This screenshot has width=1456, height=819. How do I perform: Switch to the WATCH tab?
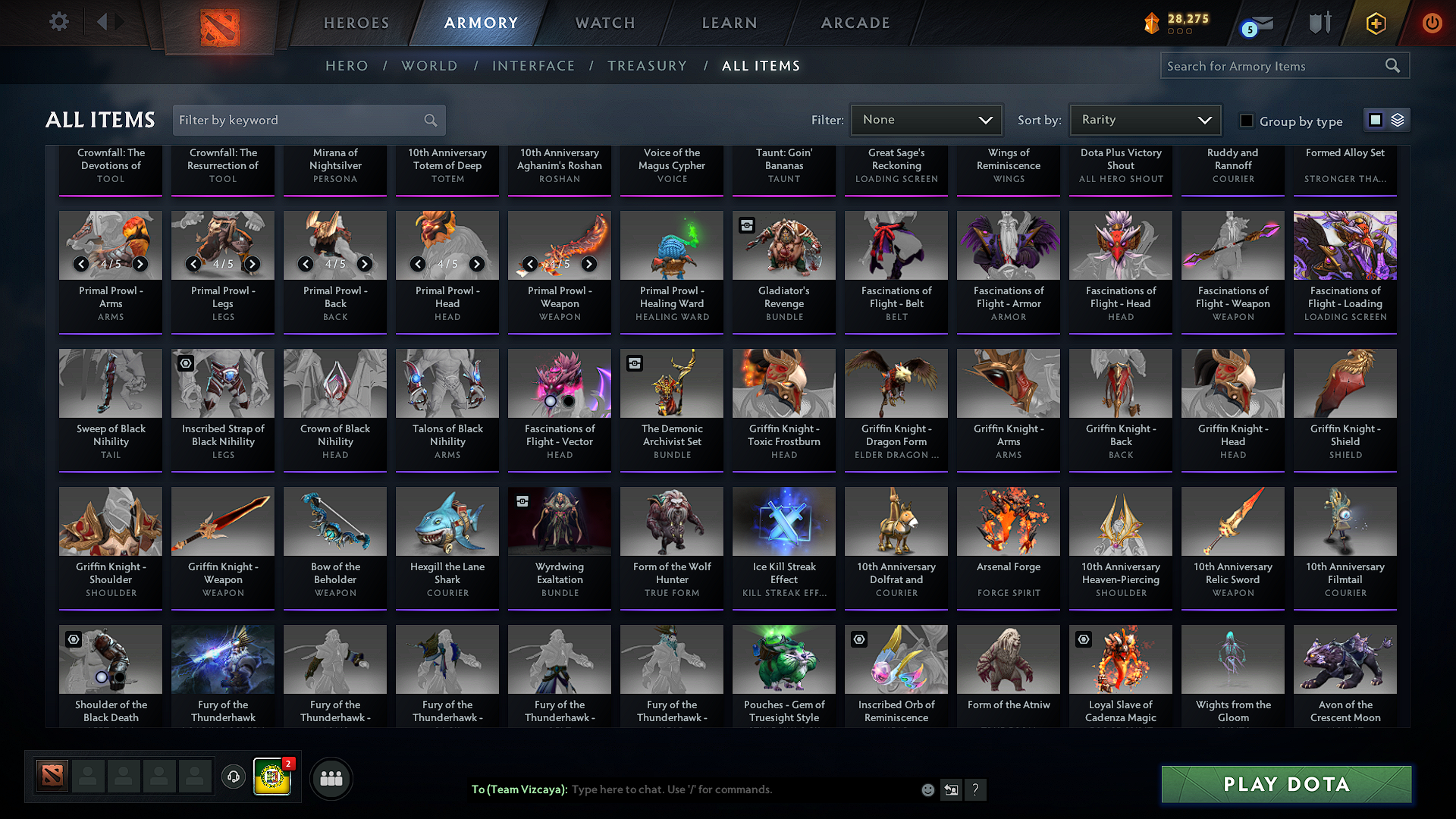(604, 23)
